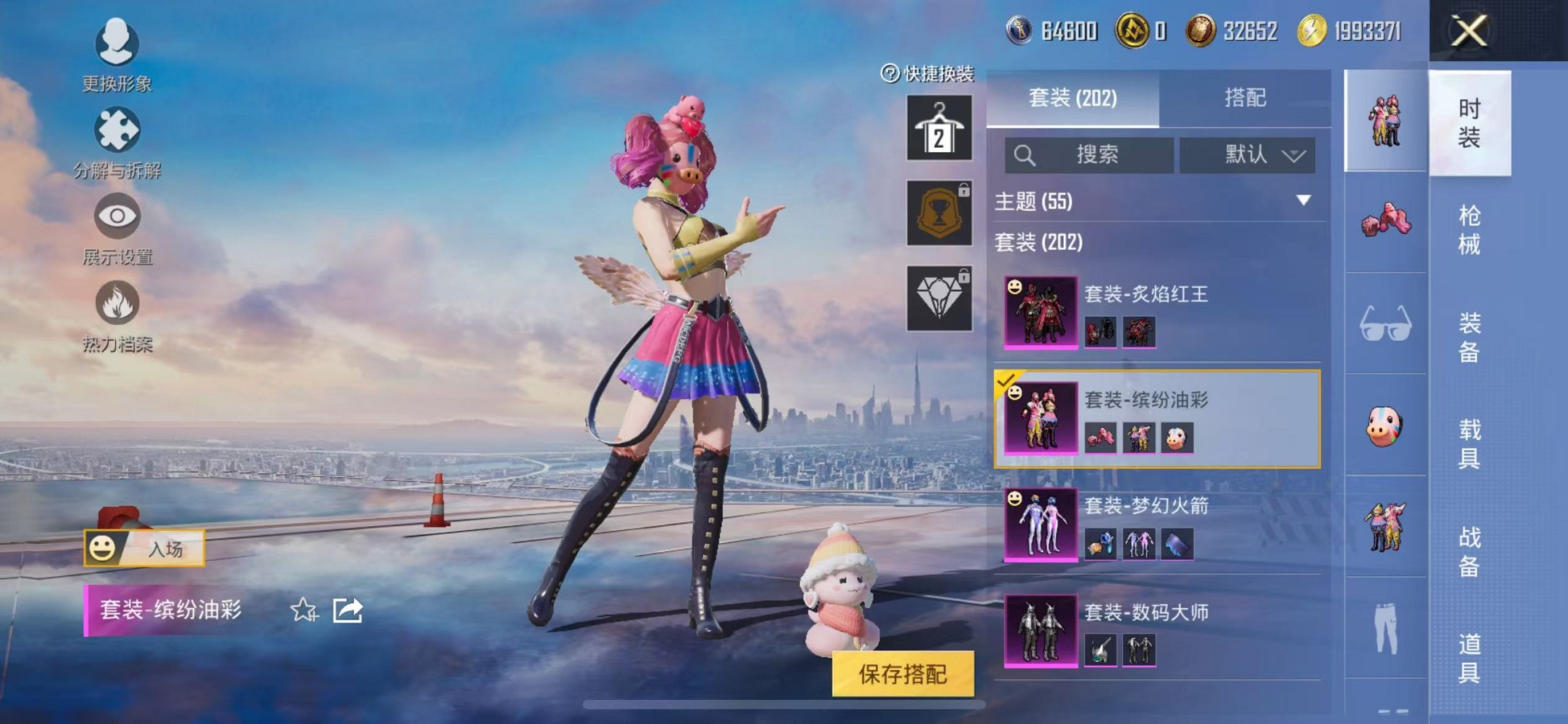Select the 套装-炙焰红王 outfit
This screenshot has width=1568, height=724.
pos(1157,312)
